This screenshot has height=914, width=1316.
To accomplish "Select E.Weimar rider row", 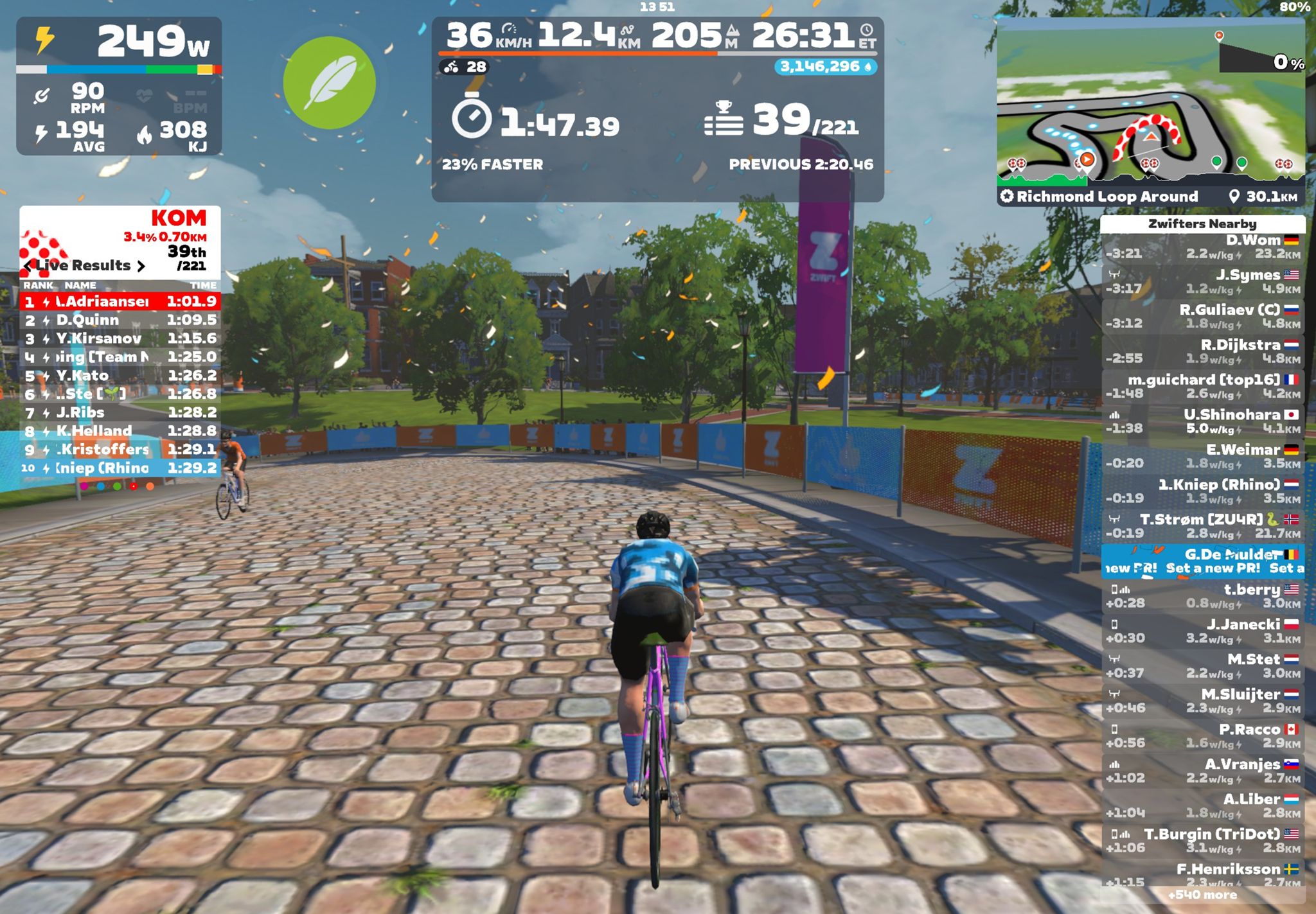I will coord(1202,457).
